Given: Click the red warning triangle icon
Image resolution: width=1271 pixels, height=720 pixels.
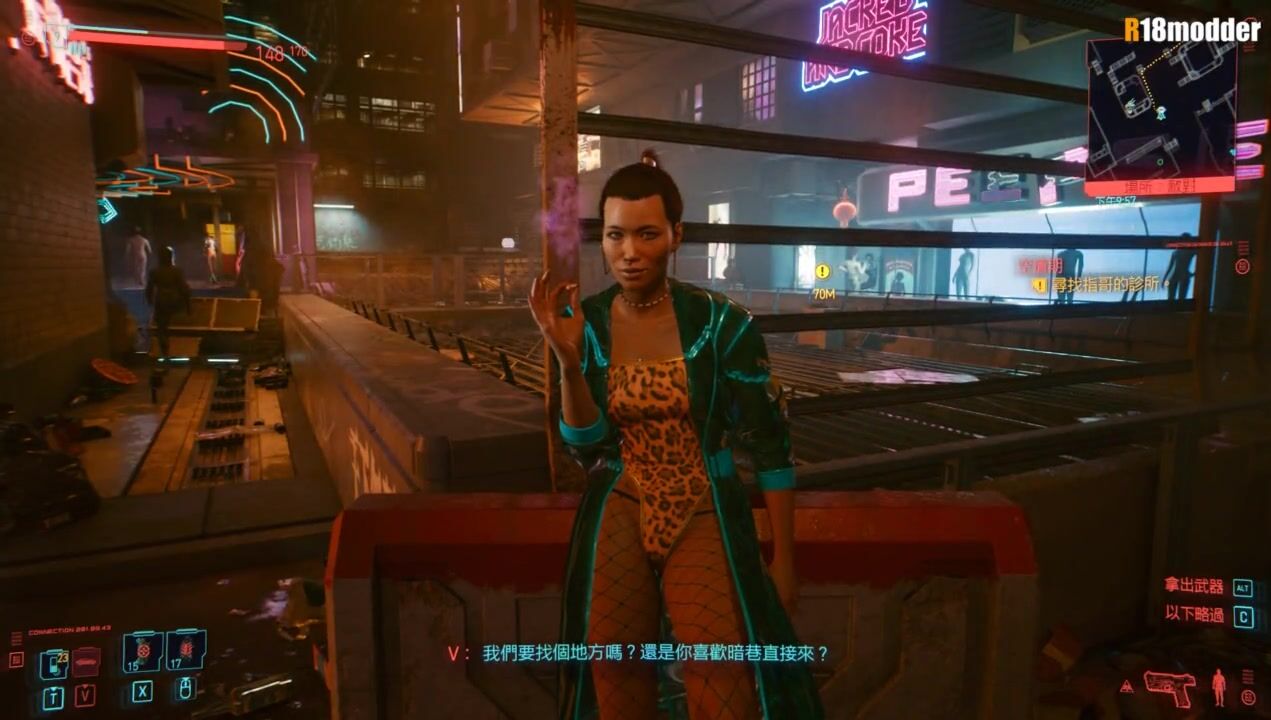Looking at the screenshot, I should (x=1127, y=686).
